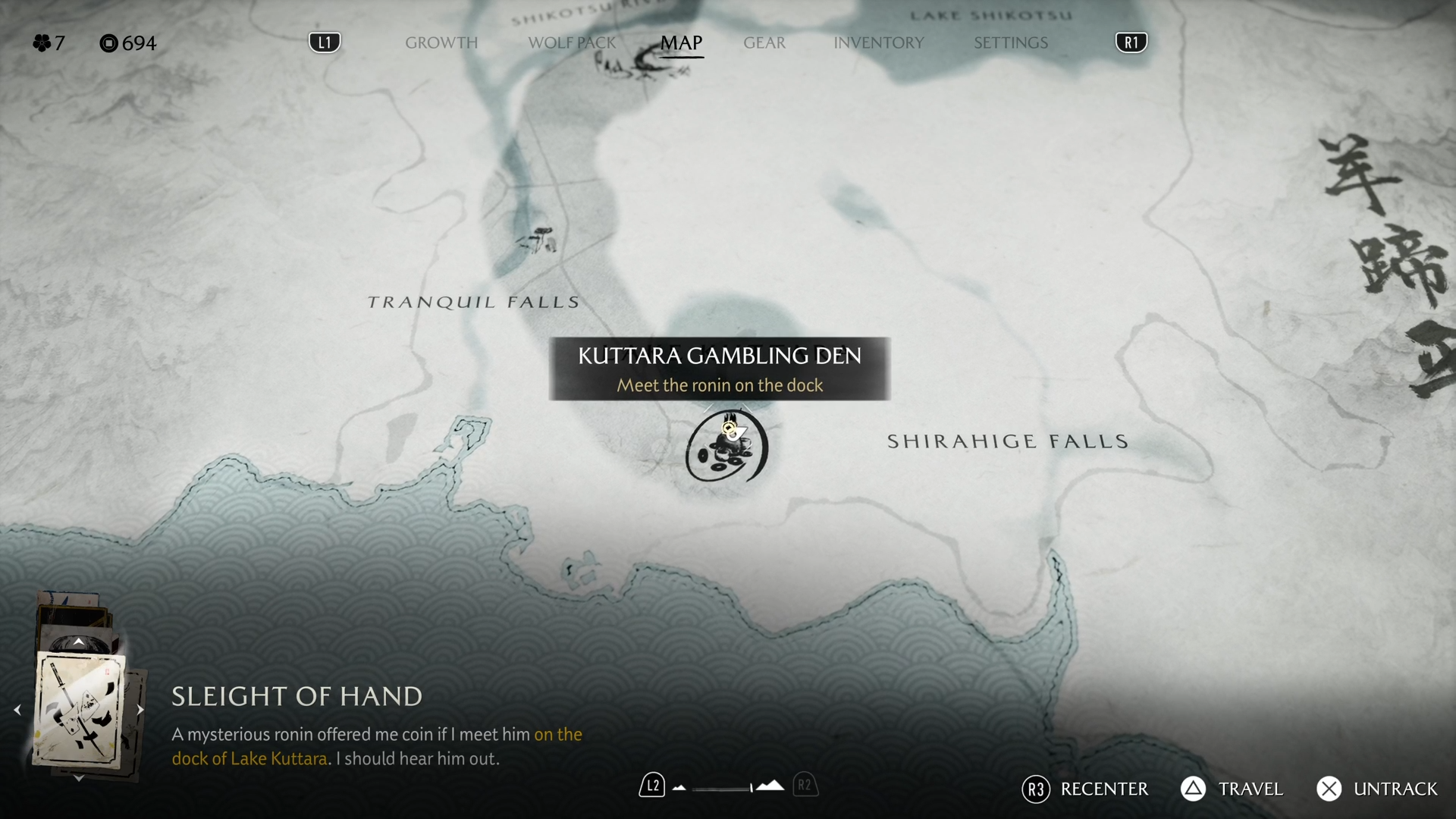Show the previous tracked quest card
The width and height of the screenshot is (1456, 819).
[x=17, y=710]
